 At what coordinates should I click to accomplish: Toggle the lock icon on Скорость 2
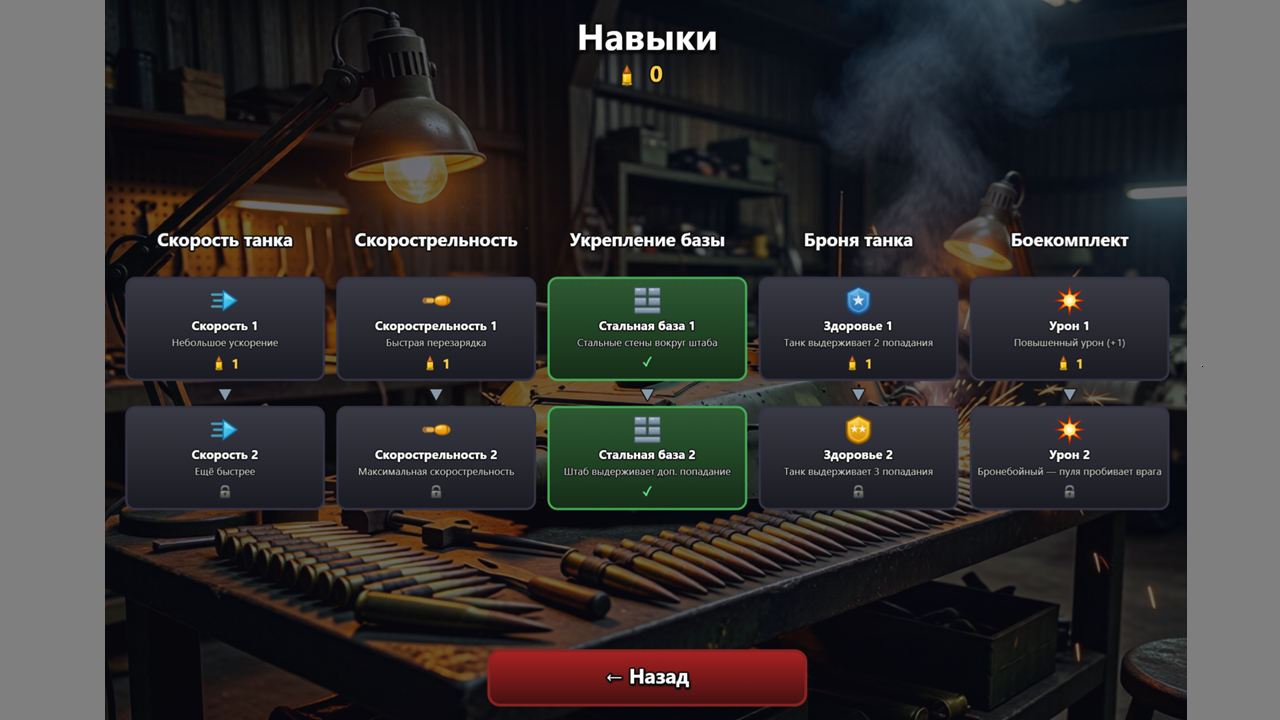pyautogui.click(x=224, y=490)
